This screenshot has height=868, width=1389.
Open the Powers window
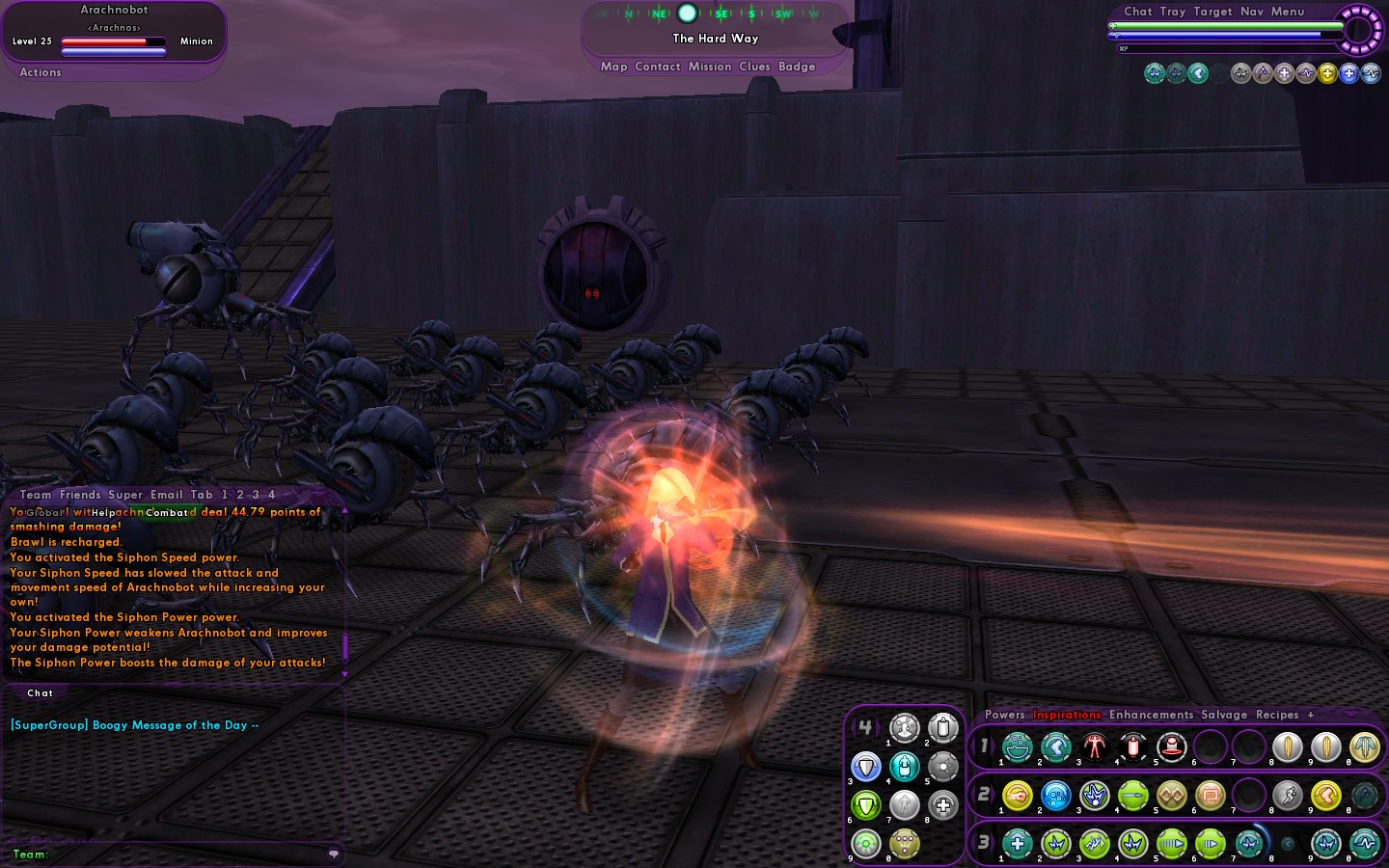tap(1004, 715)
